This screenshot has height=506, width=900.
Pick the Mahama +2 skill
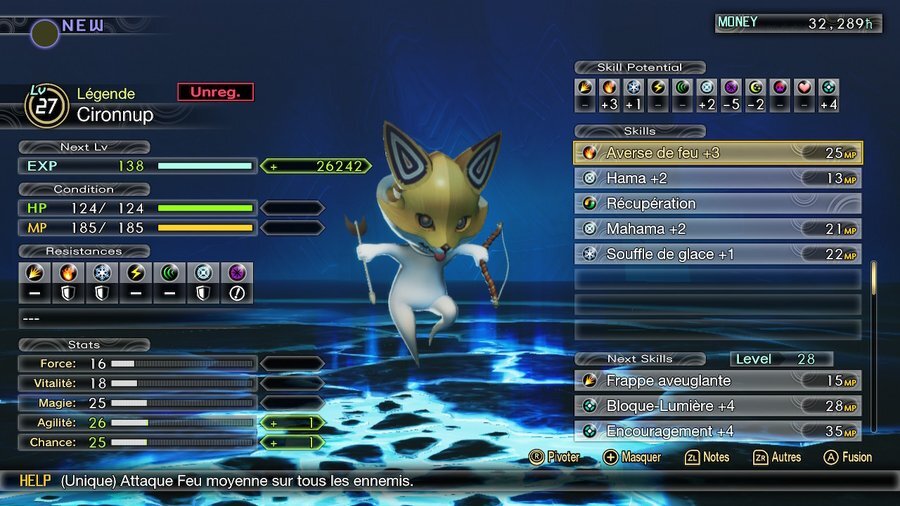tap(717, 229)
